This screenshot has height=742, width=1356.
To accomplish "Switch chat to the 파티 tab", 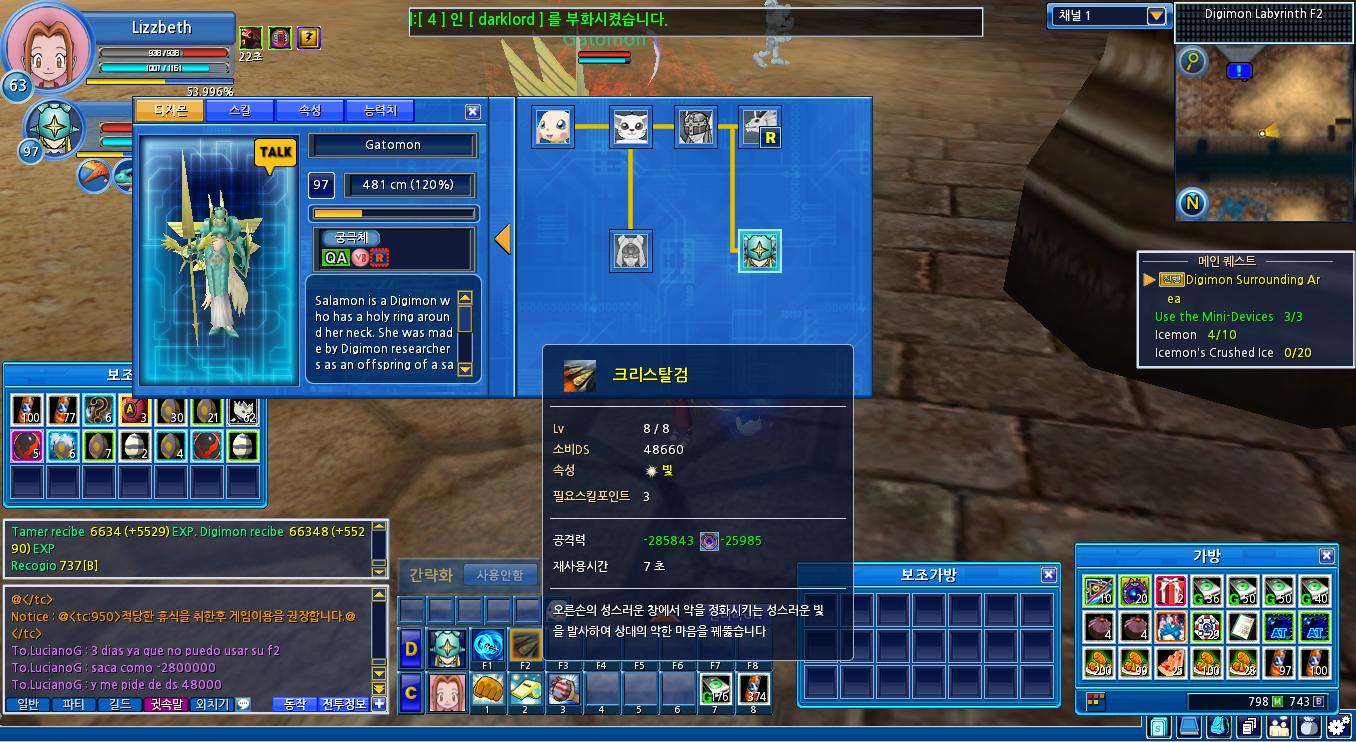I will (74, 704).
